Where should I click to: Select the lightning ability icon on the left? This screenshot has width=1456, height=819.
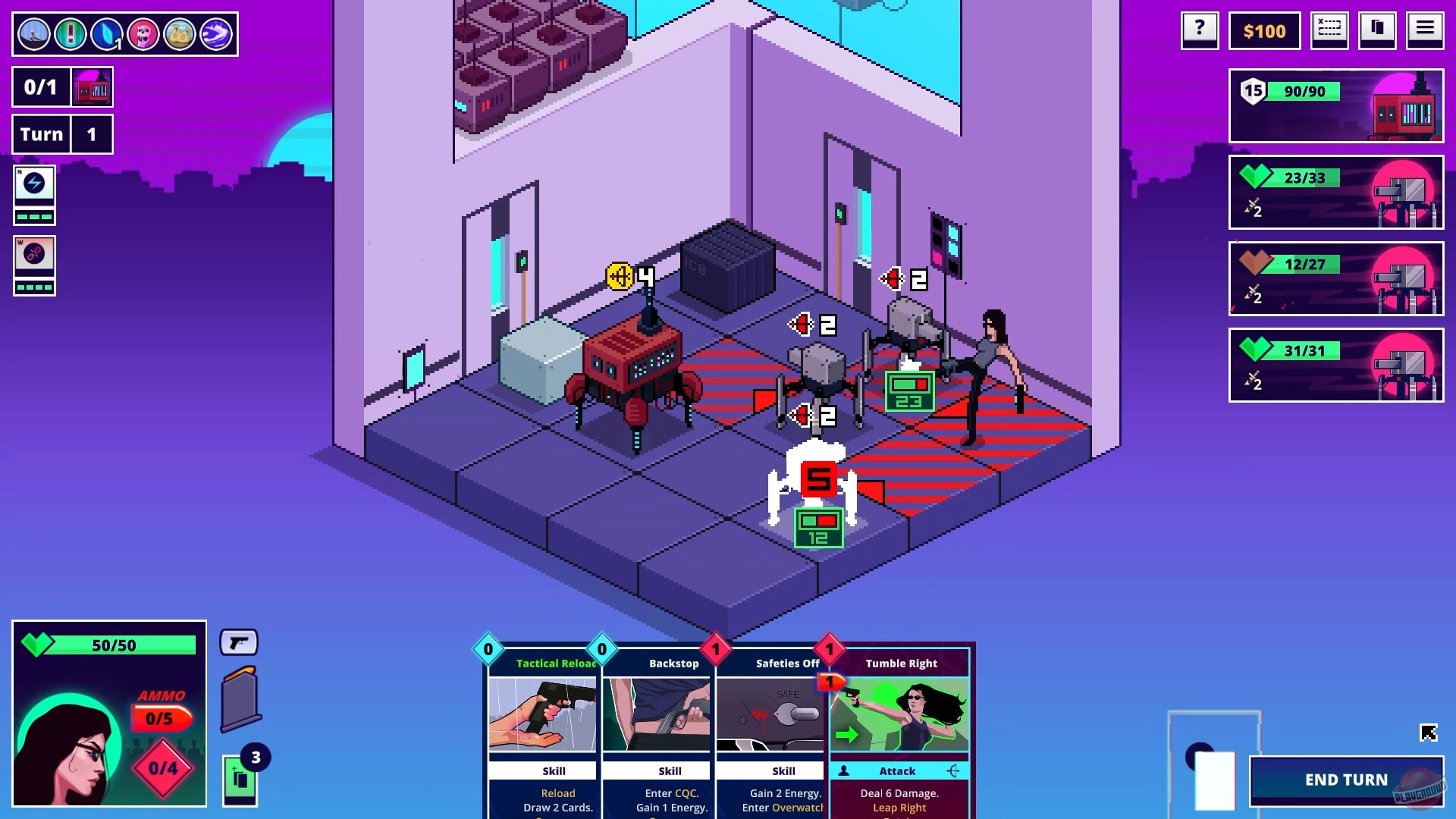[x=34, y=182]
